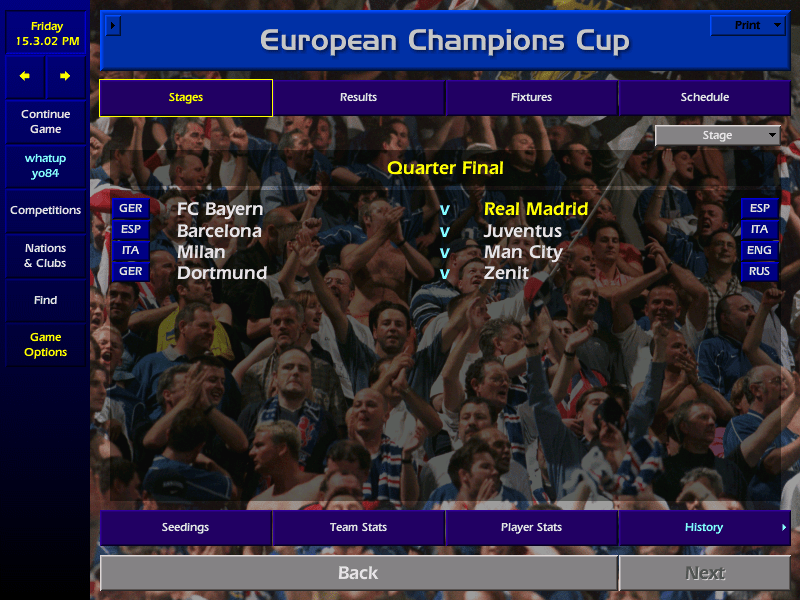The image size is (800, 600).
Task: Go Back to the previous screen
Action: click(358, 573)
